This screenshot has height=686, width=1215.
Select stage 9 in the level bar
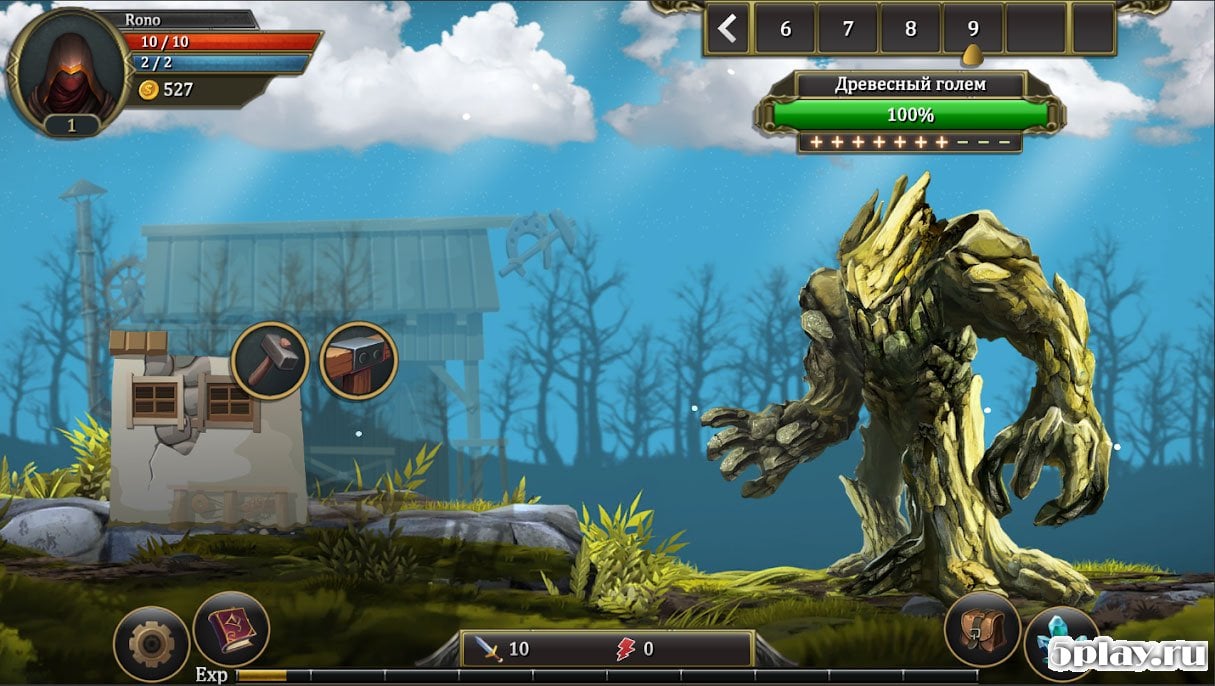click(x=973, y=29)
